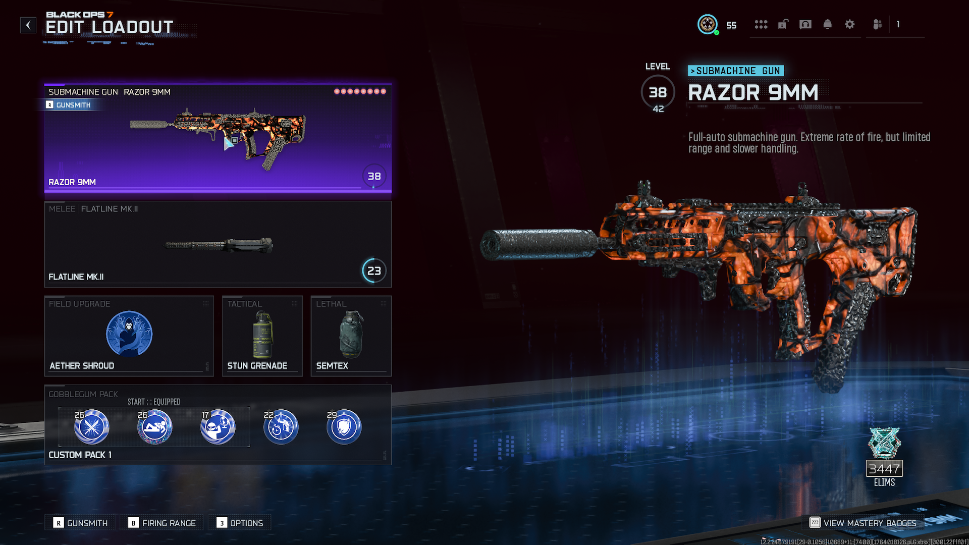
Task: Open Firing Range from the bottom bar
Action: pos(161,522)
